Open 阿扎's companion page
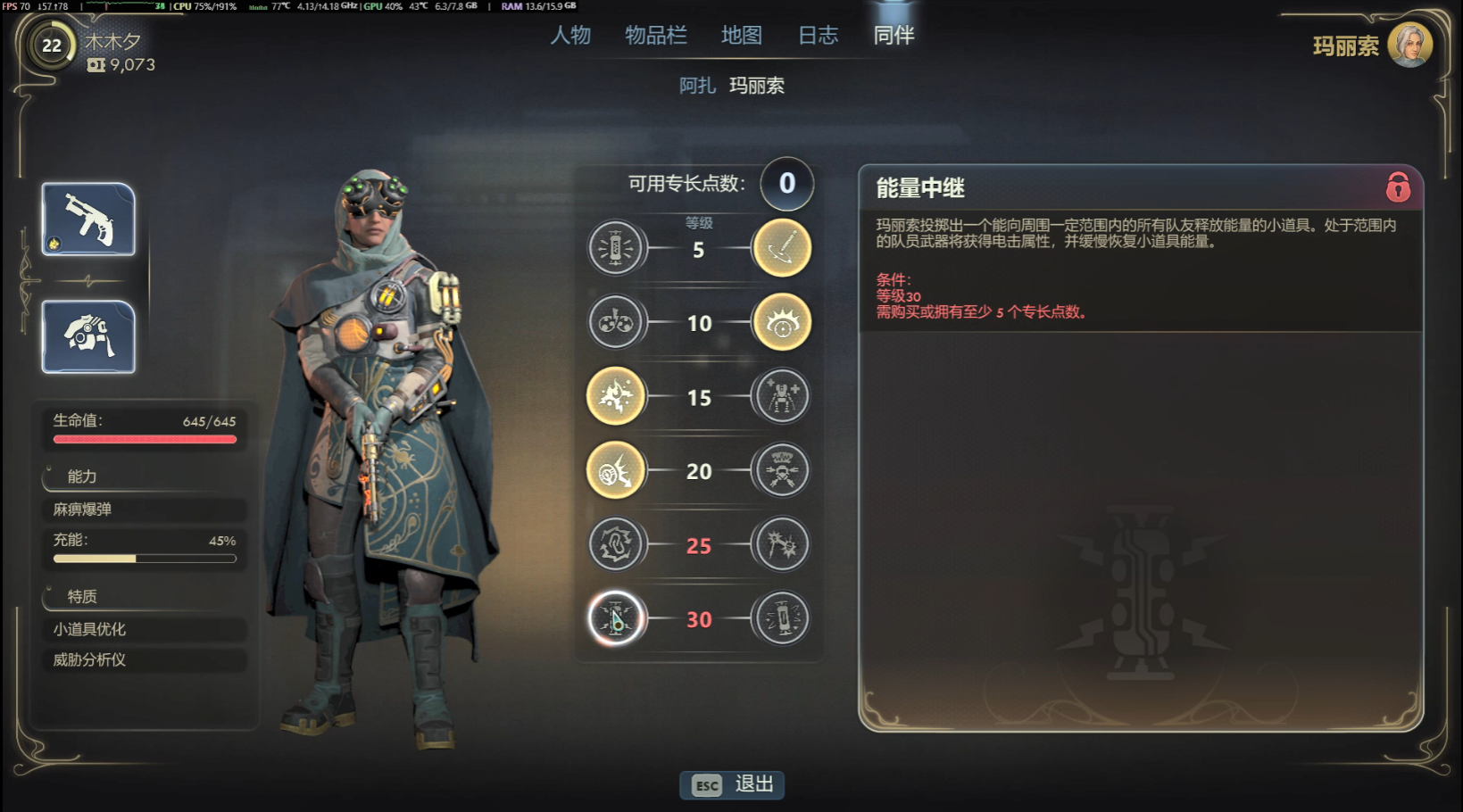The image size is (1463, 812). 697,86
